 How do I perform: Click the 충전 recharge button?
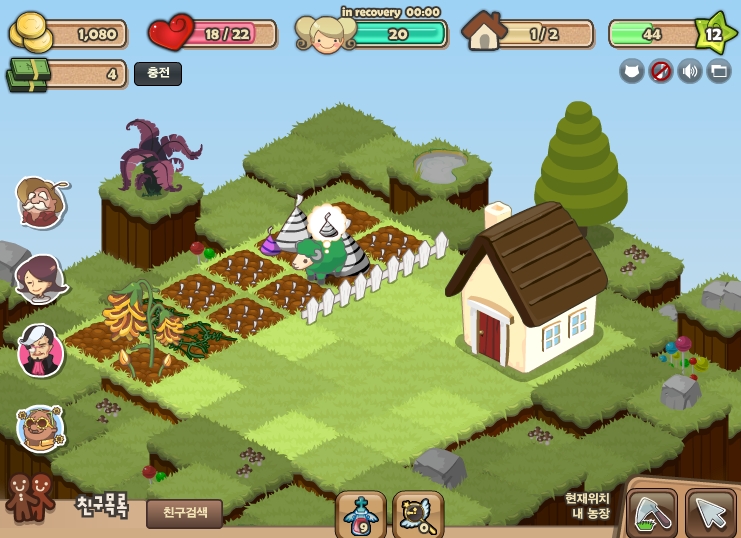(x=158, y=74)
